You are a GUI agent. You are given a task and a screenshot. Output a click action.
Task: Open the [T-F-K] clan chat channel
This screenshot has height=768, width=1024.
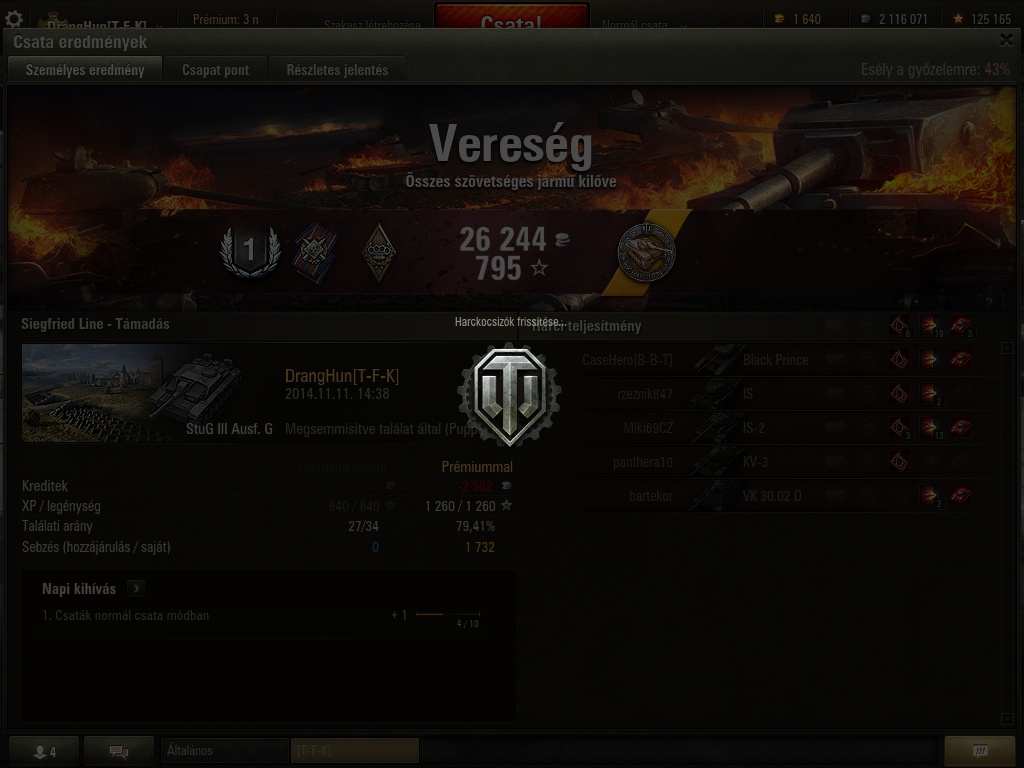(354, 750)
